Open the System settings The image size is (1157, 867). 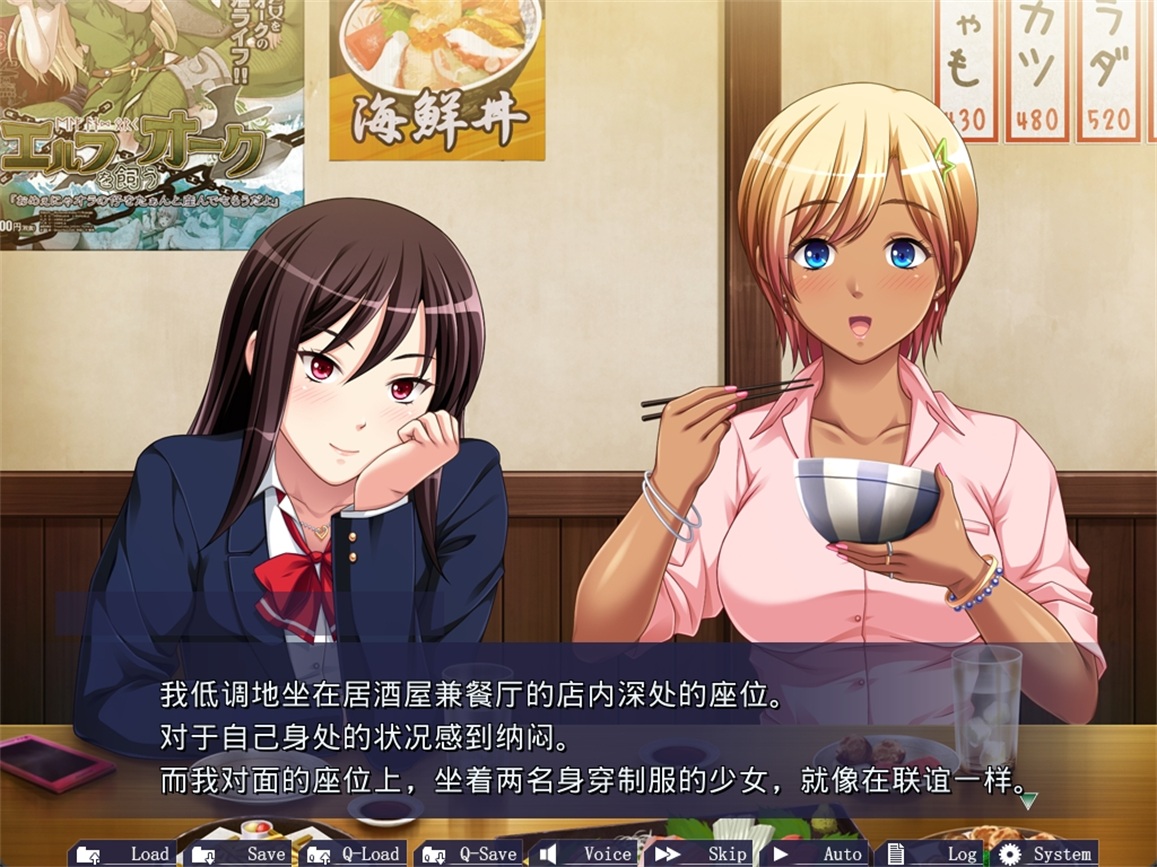tap(1046, 853)
